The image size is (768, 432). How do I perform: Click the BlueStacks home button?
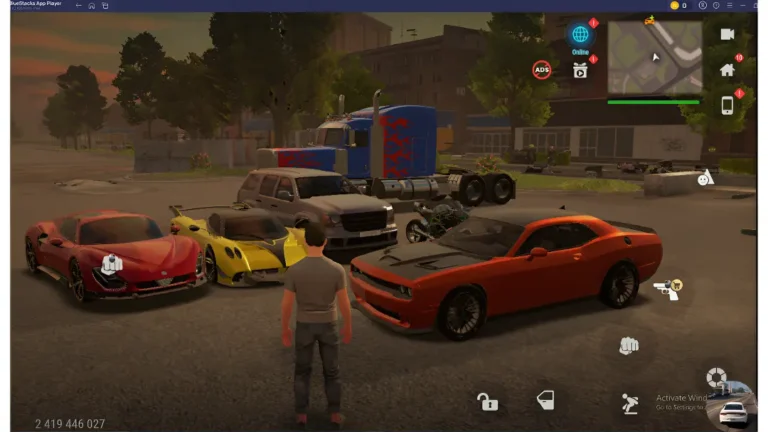point(91,5)
